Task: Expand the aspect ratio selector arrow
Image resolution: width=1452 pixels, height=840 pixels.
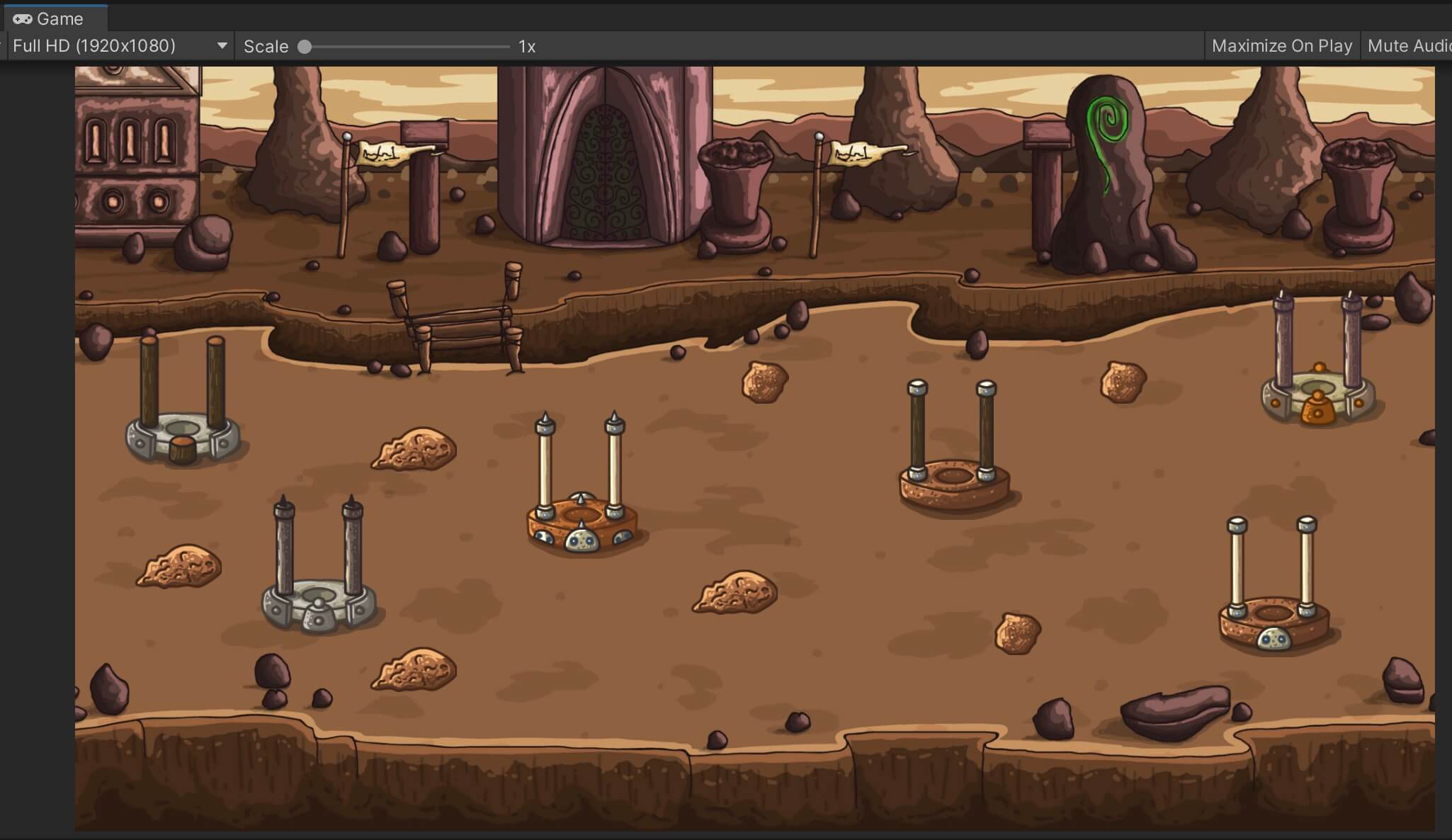Action: coord(222,45)
